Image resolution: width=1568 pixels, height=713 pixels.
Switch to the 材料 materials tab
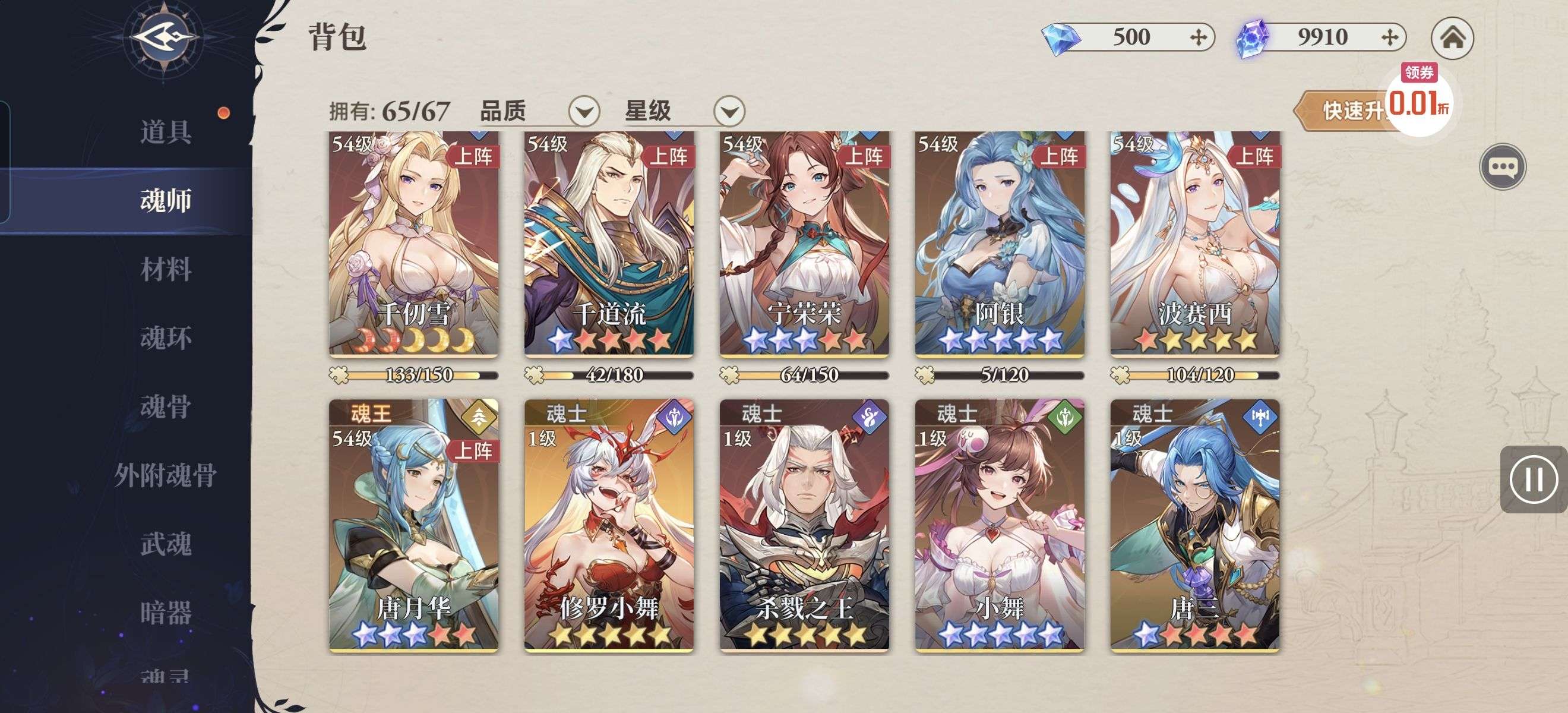tap(166, 269)
